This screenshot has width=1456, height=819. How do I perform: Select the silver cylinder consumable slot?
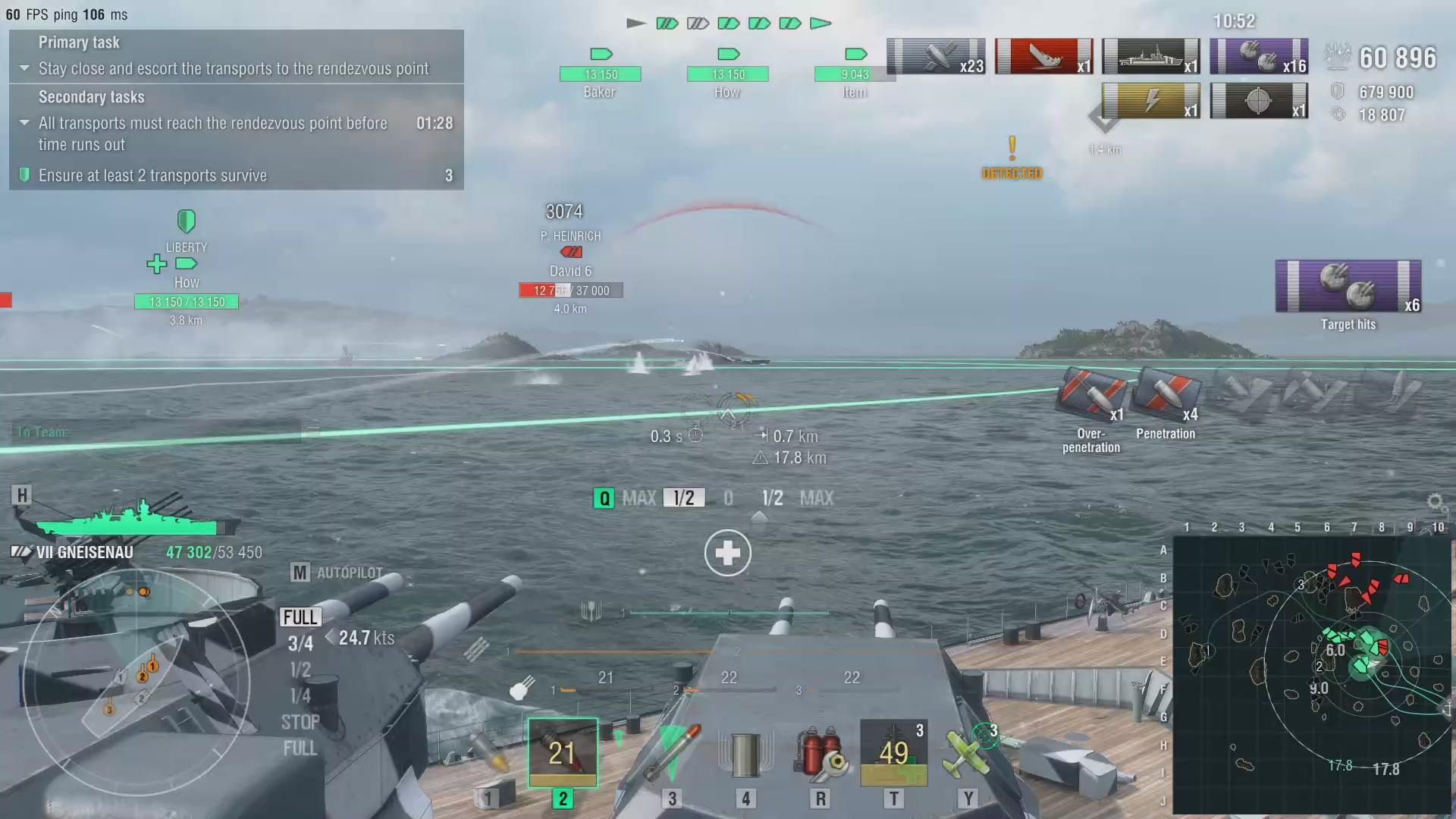tap(745, 755)
